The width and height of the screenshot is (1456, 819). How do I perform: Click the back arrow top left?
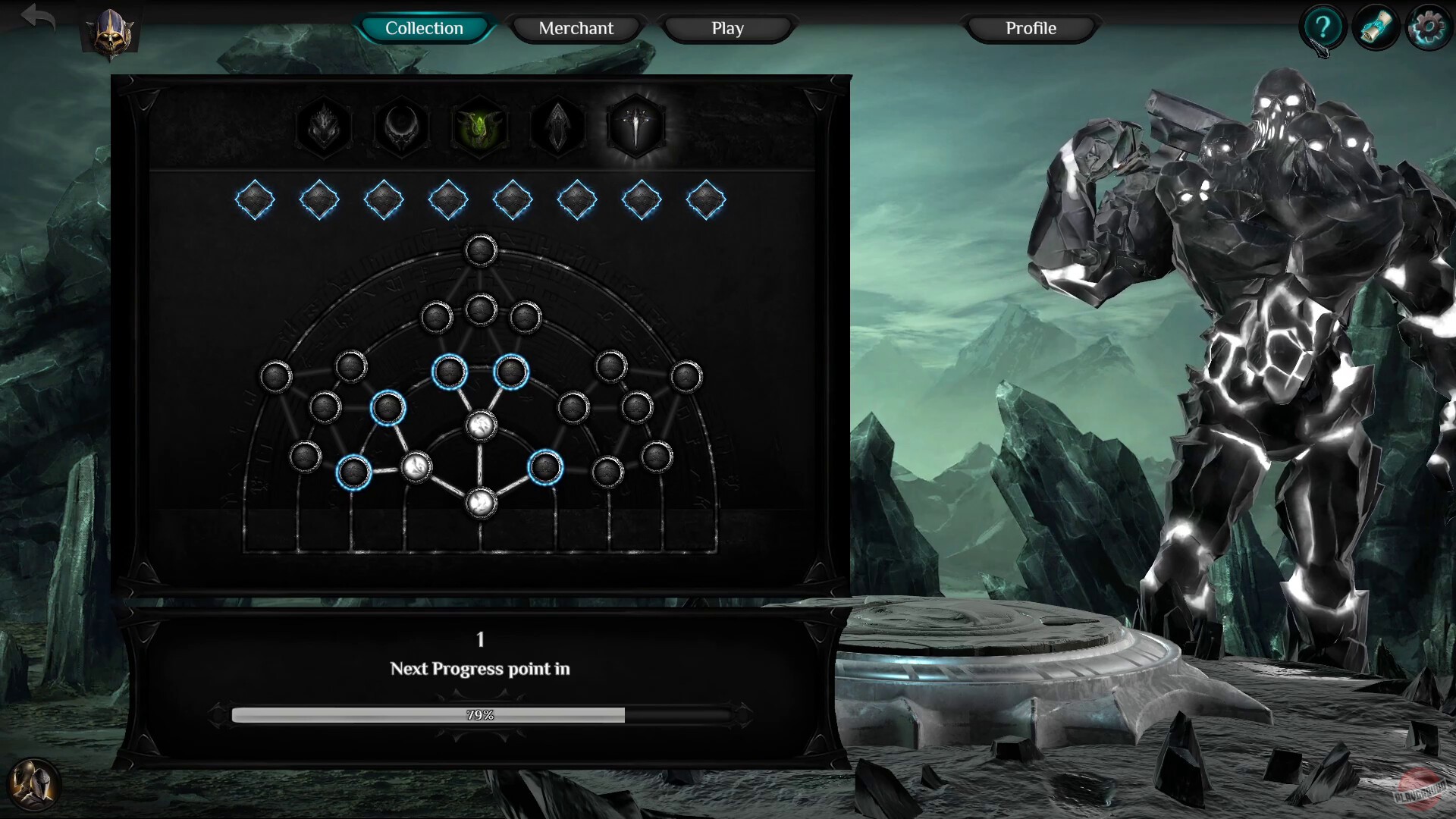click(38, 19)
